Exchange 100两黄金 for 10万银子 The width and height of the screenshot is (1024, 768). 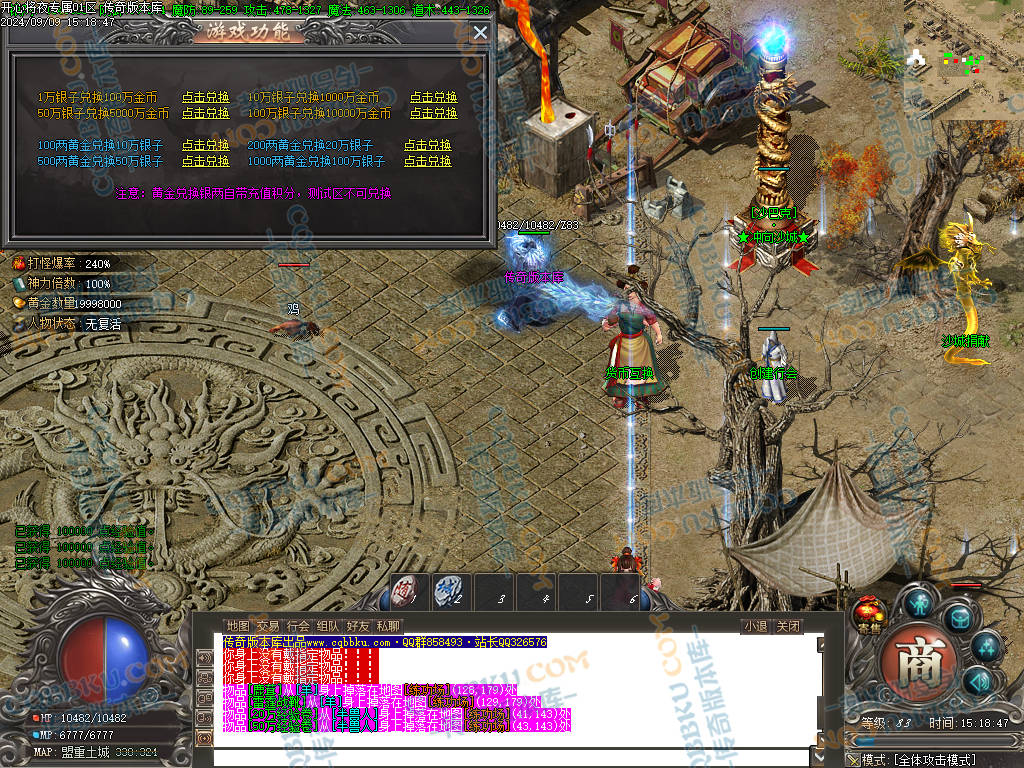point(205,145)
